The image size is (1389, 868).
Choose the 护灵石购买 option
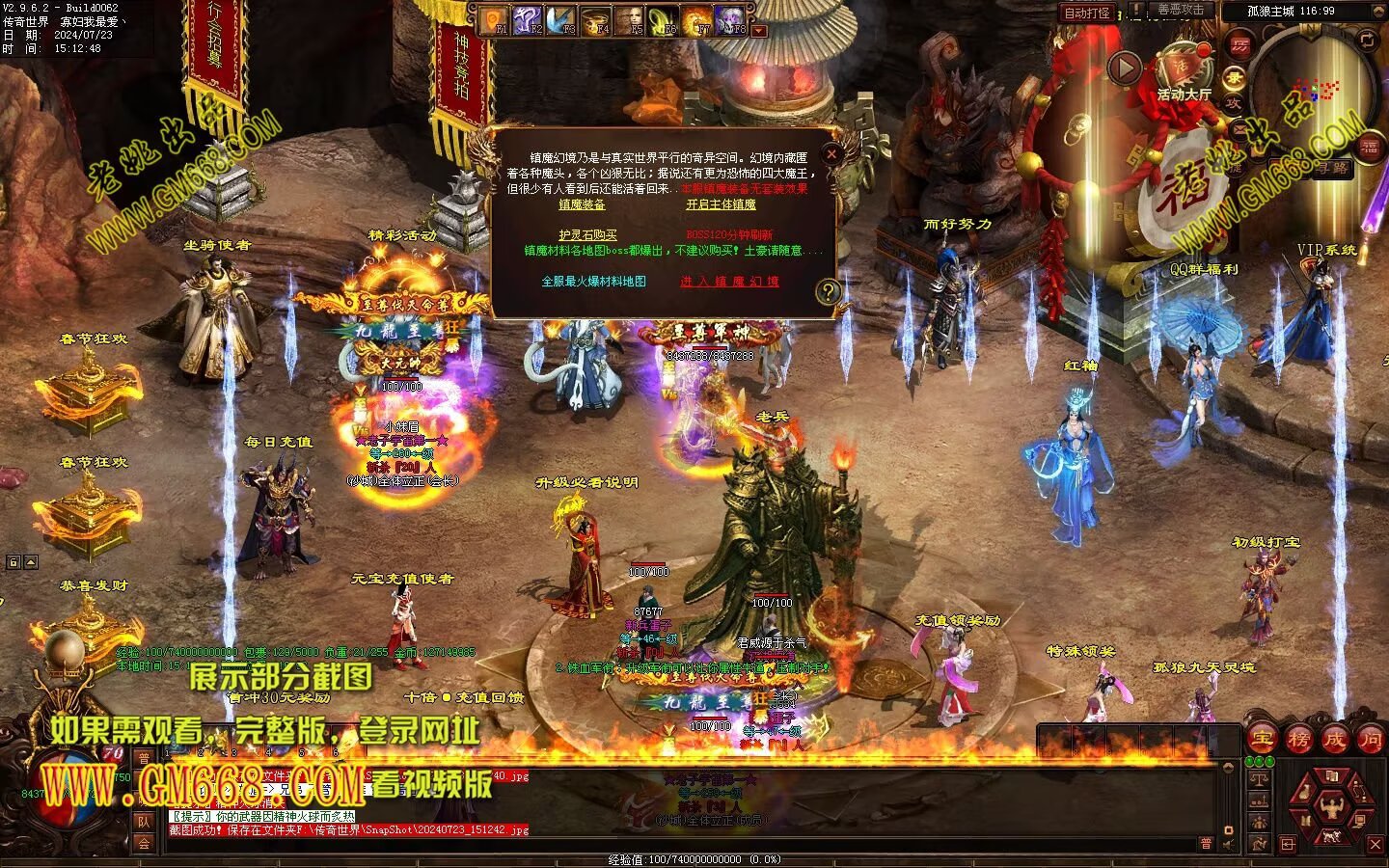[x=587, y=235]
